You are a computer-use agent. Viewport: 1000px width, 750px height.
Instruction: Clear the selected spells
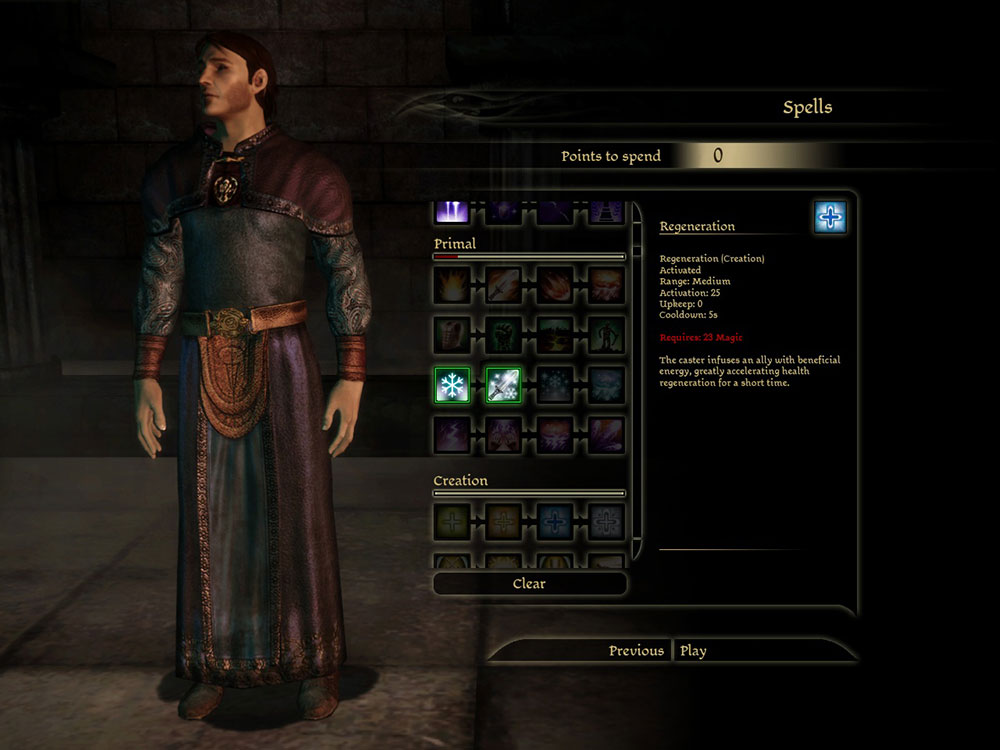[529, 583]
